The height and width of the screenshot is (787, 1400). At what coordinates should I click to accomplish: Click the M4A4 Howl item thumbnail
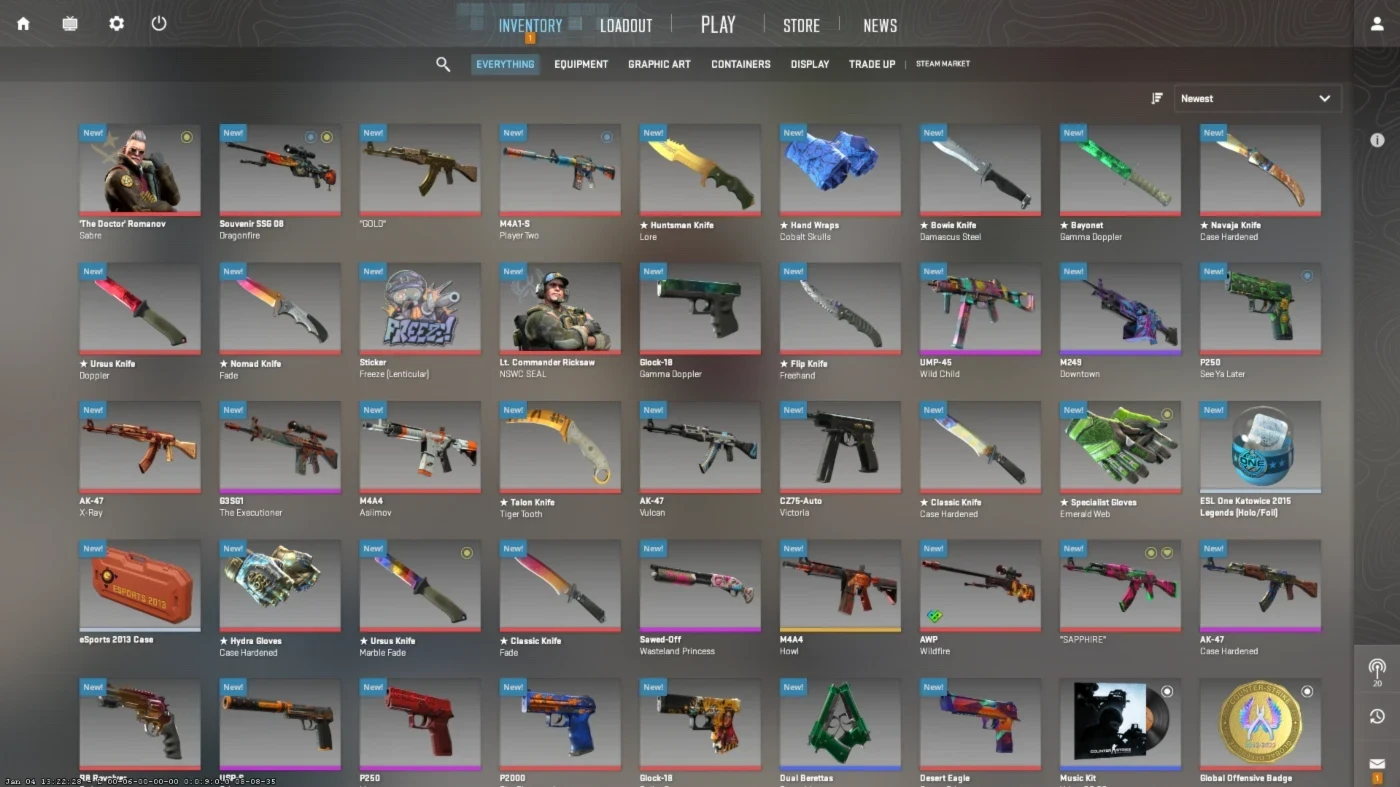click(x=839, y=586)
